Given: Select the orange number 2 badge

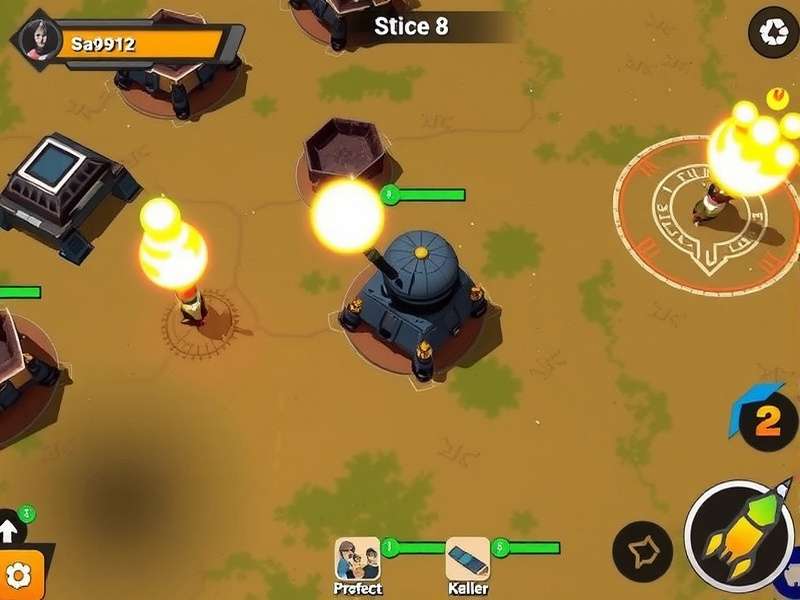Looking at the screenshot, I should pyautogui.click(x=766, y=420).
